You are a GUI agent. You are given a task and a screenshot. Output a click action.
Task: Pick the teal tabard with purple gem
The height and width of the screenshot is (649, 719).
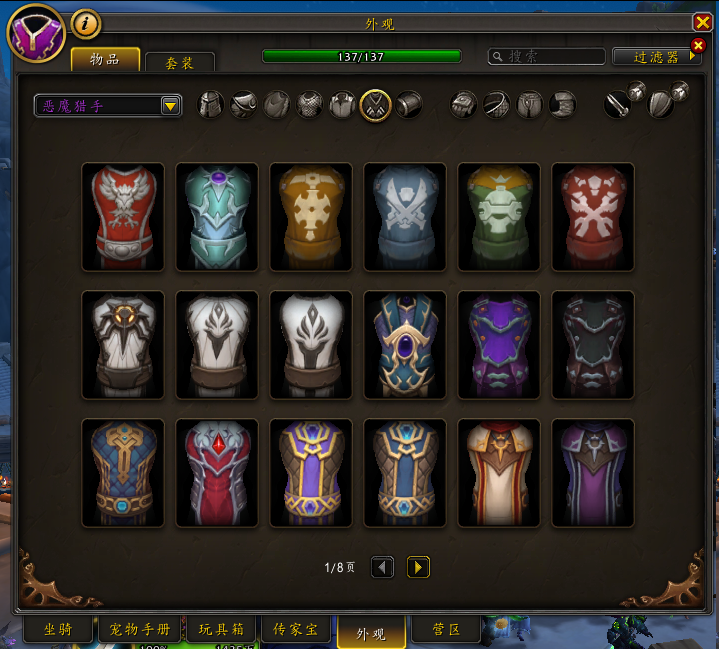pos(217,217)
